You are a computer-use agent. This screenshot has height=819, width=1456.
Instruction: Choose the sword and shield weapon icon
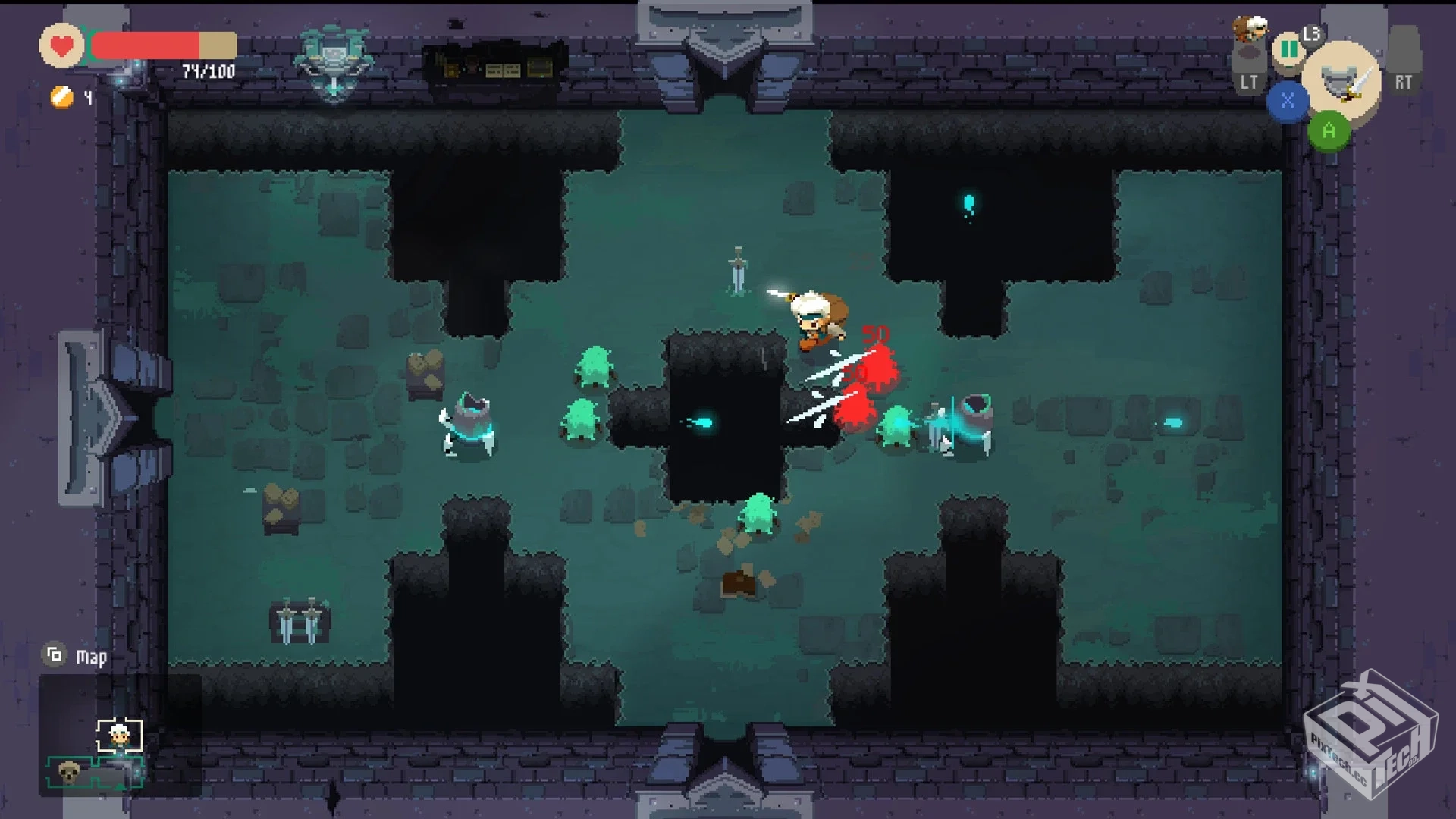point(1341,81)
